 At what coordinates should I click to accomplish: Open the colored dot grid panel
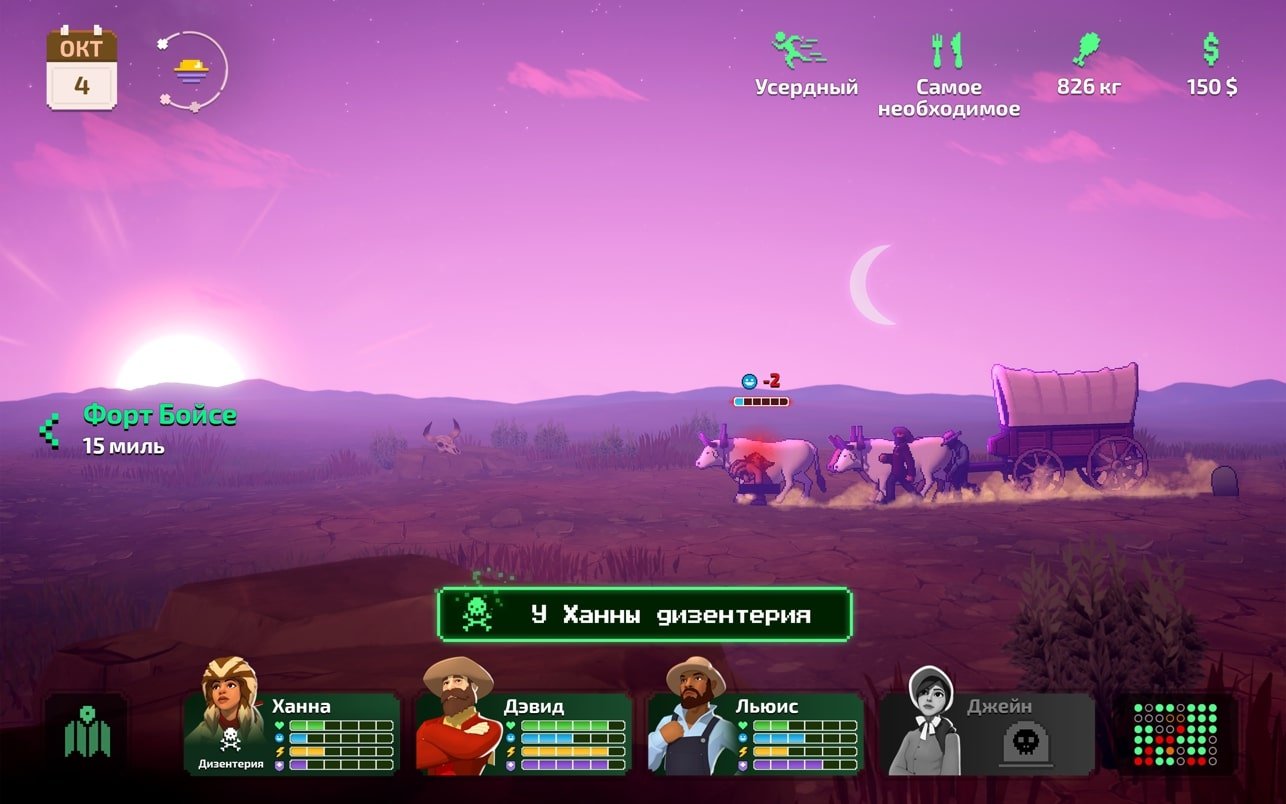[1175, 734]
